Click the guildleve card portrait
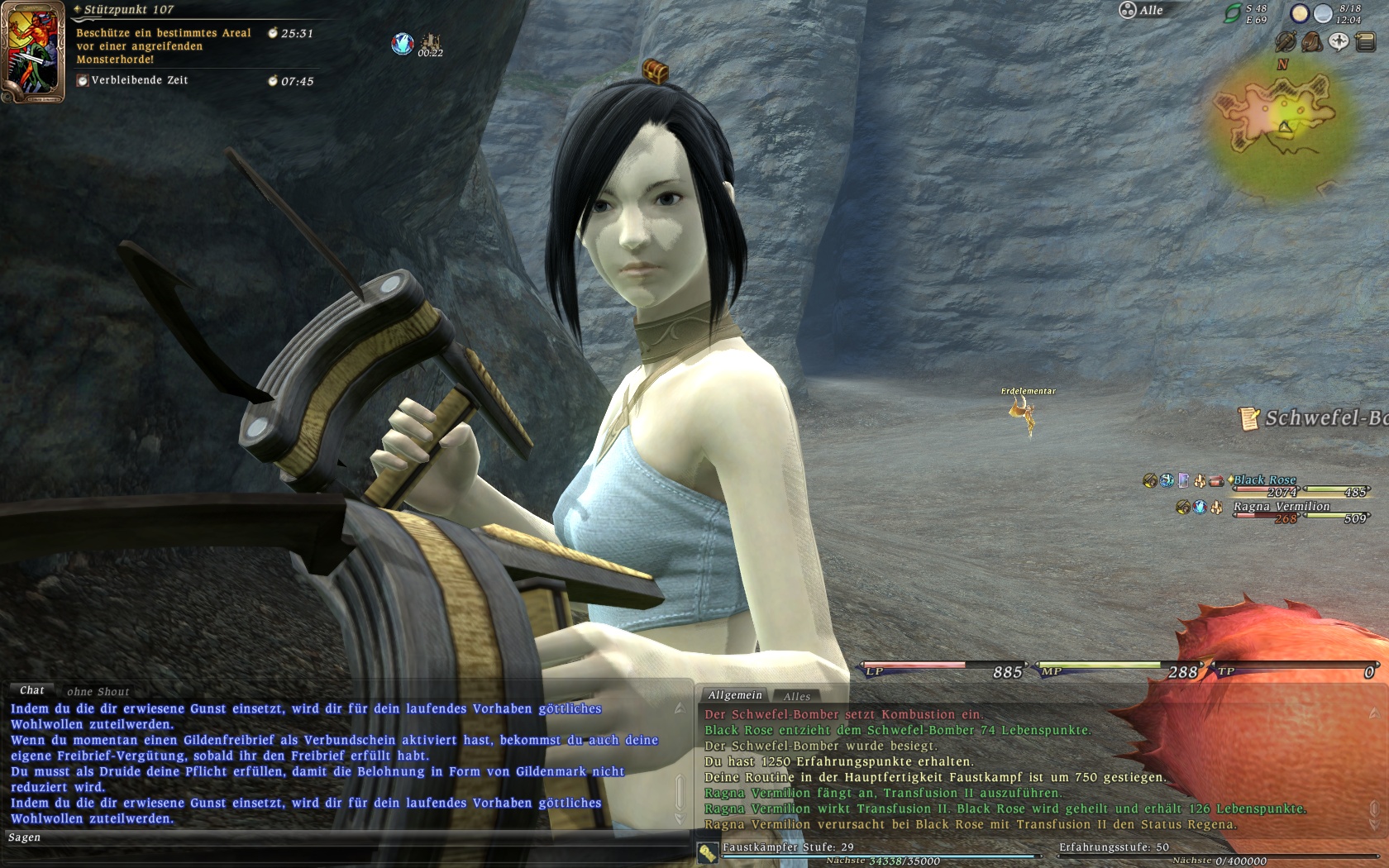1389x868 pixels. [x=33, y=51]
